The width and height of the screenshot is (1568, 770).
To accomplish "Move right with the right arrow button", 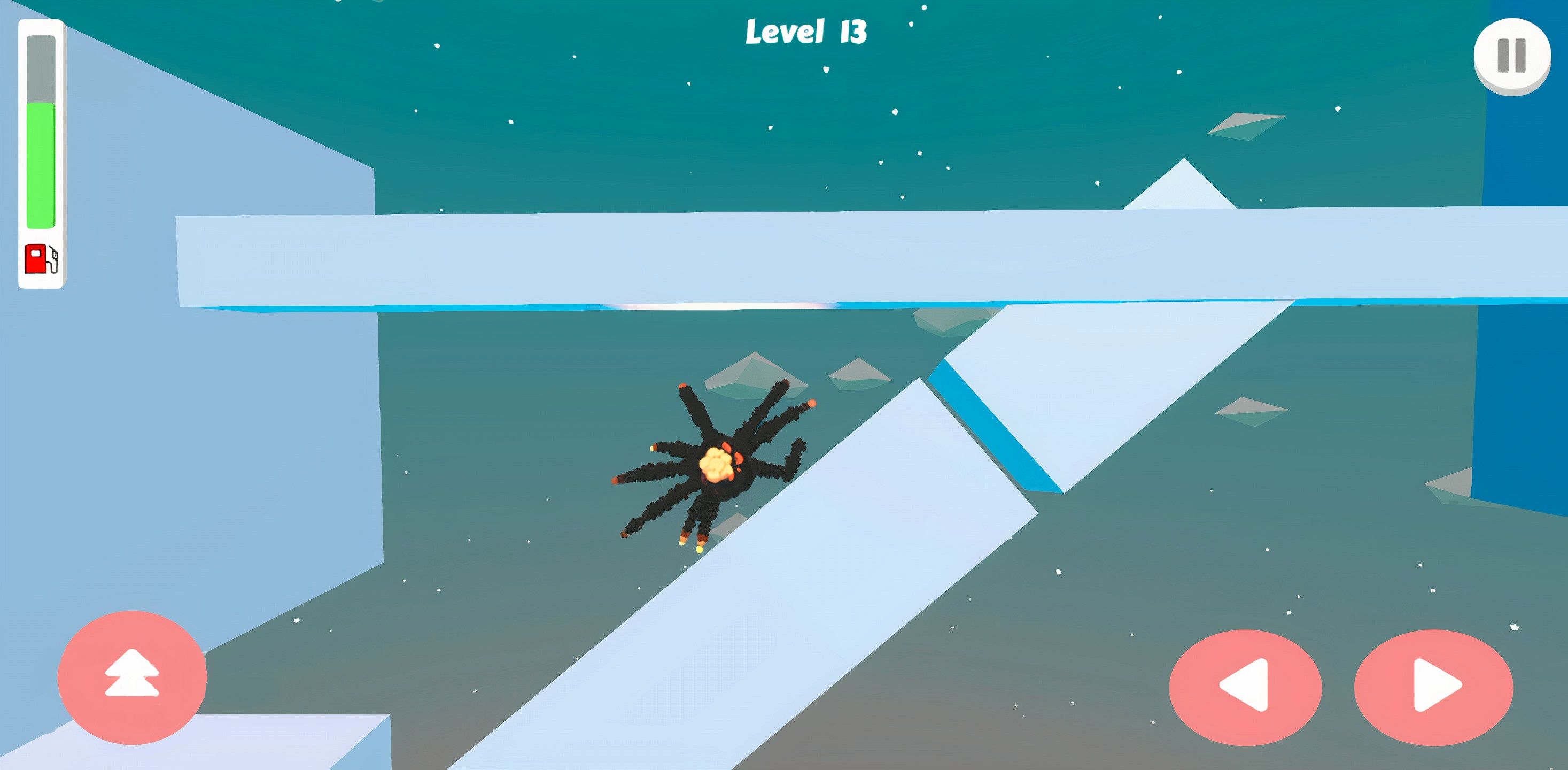I will coord(1433,687).
